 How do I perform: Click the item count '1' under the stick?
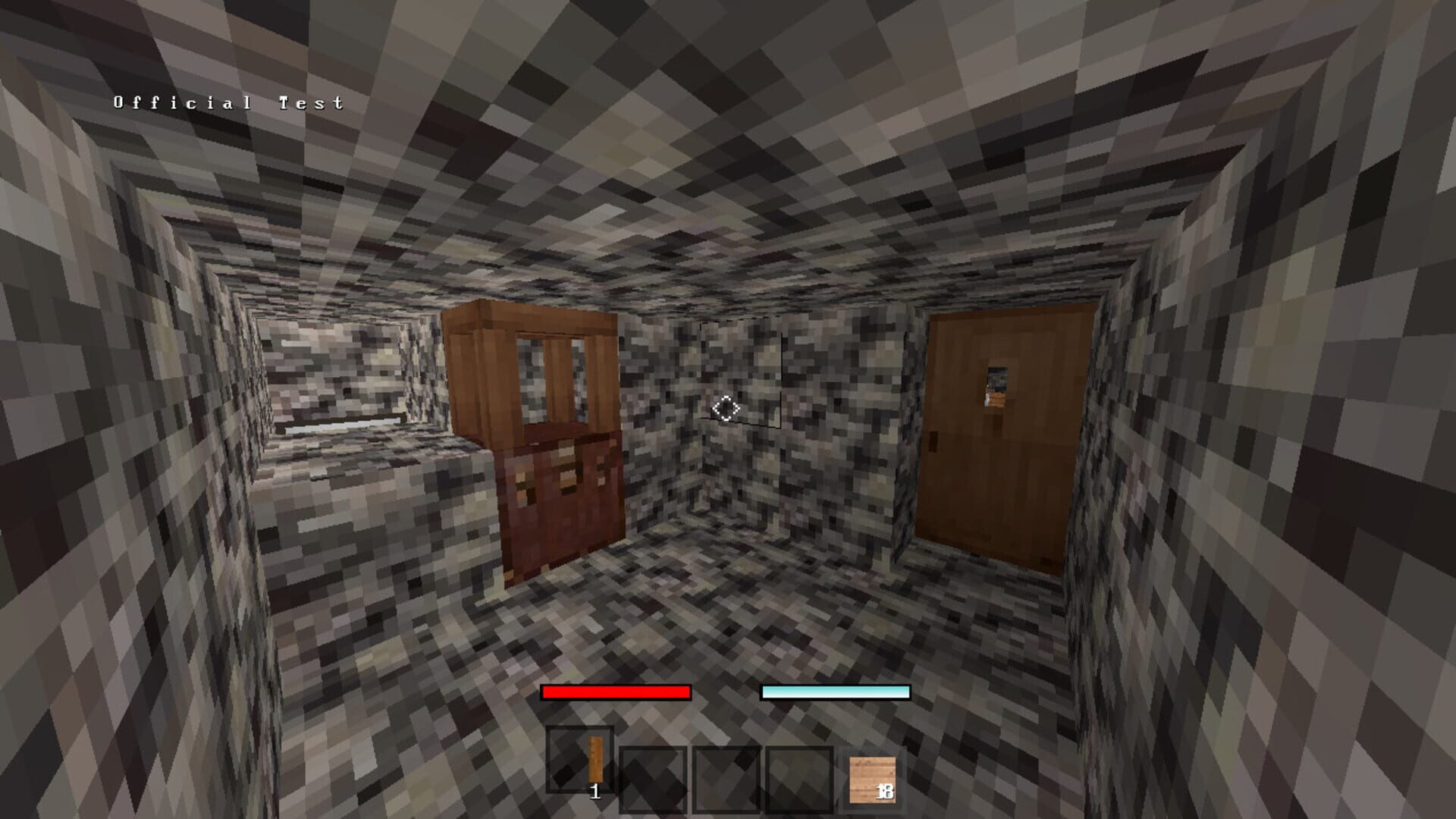pos(596,790)
